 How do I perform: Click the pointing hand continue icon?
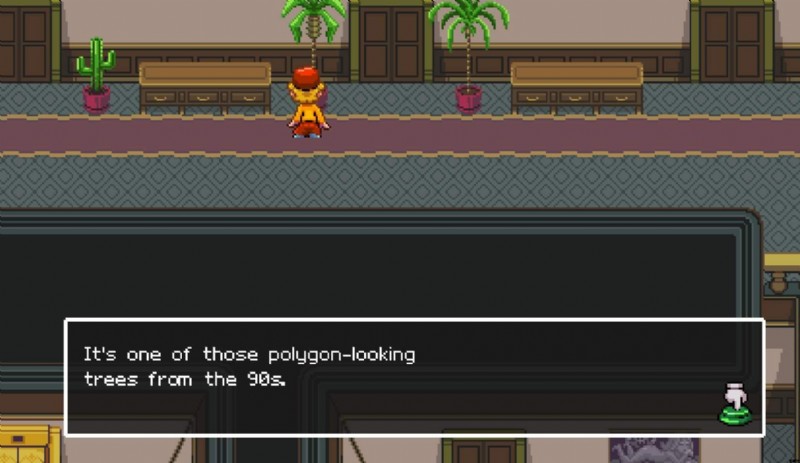(x=735, y=403)
